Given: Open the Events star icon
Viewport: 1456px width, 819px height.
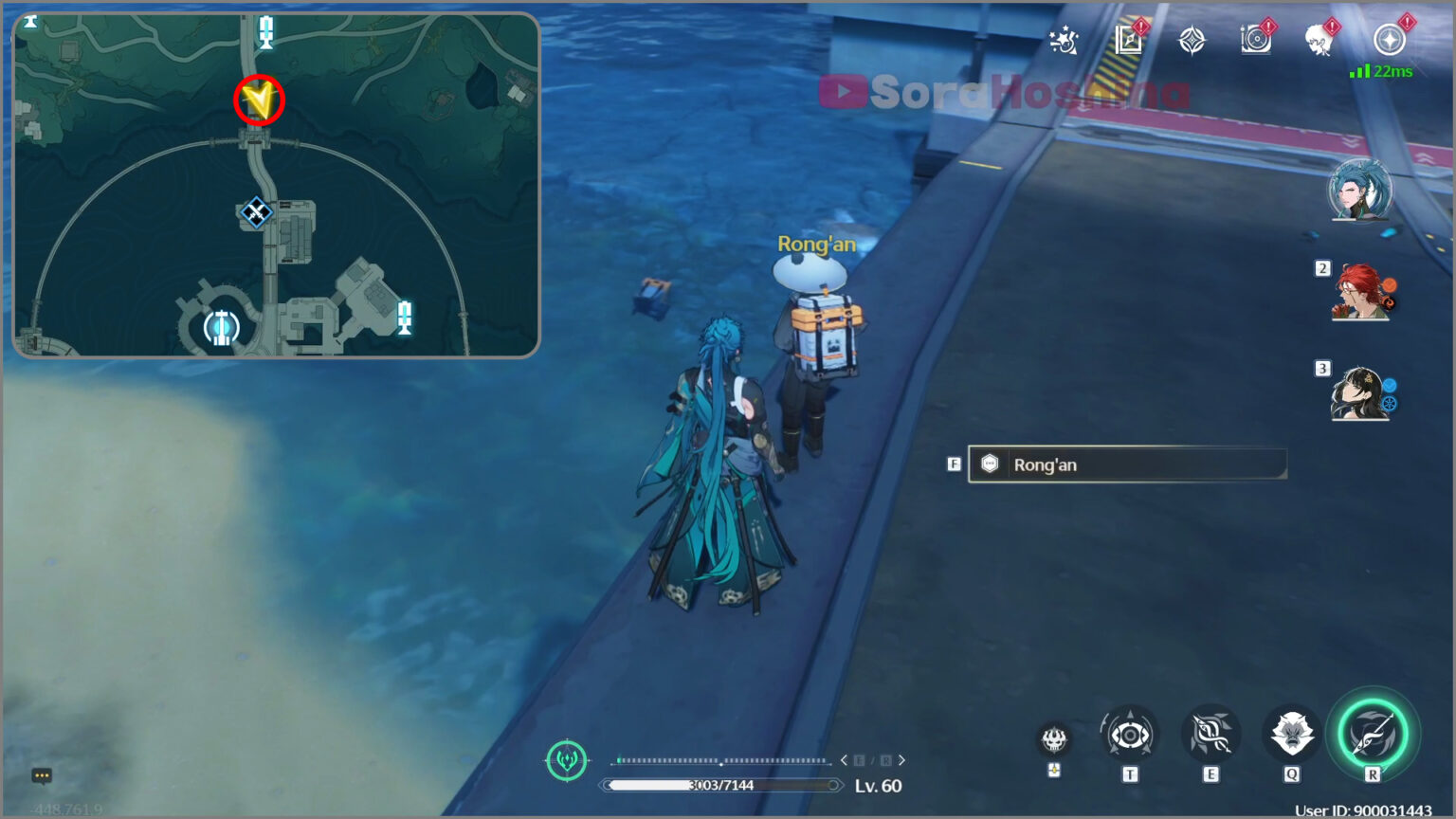Looking at the screenshot, I should (1065, 40).
